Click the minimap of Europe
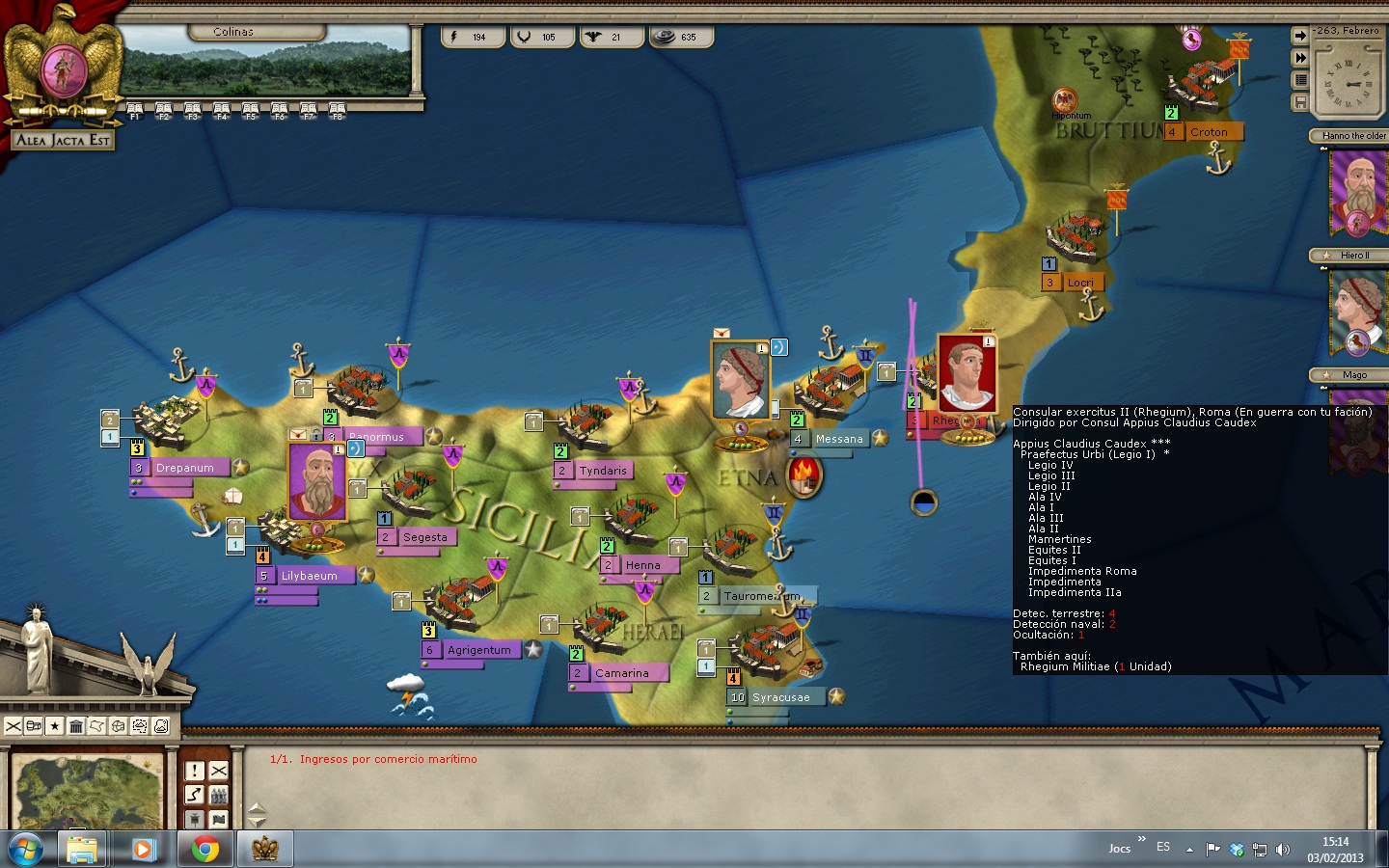This screenshot has height=868, width=1389. tap(87, 791)
